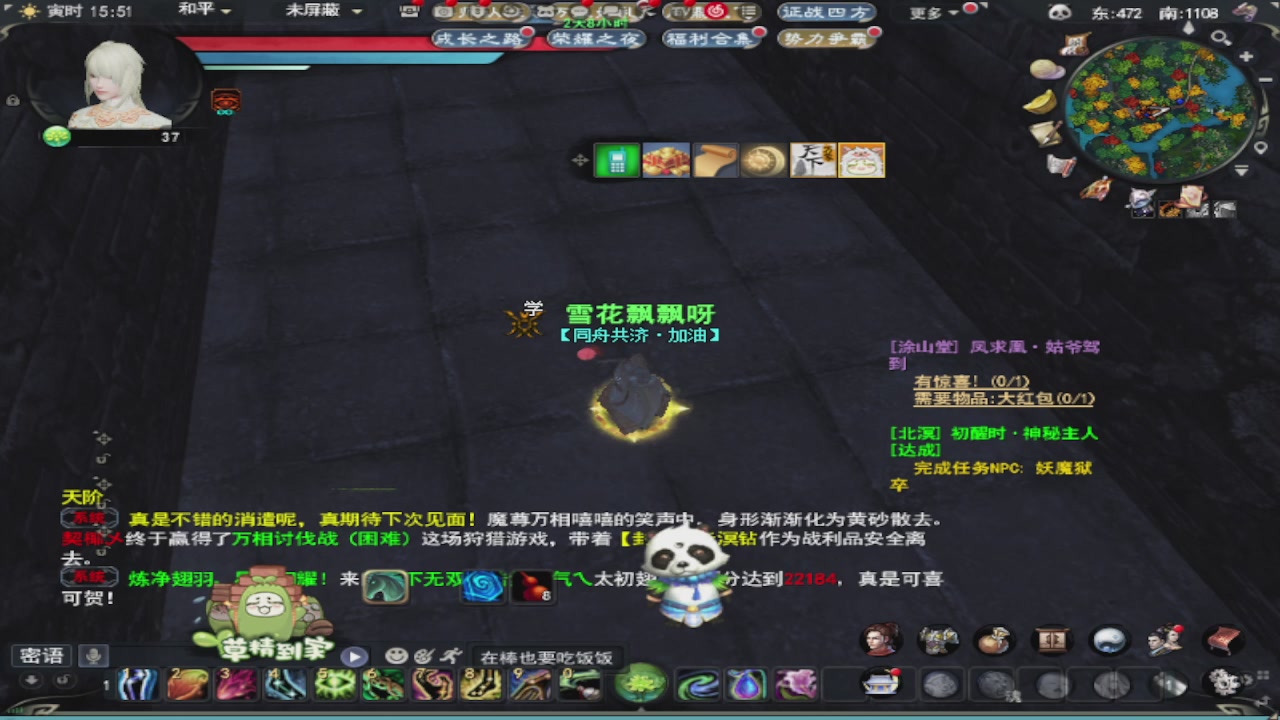Open the green calculator icon in floating toolbar
The width and height of the screenshot is (1280, 720).
point(617,160)
